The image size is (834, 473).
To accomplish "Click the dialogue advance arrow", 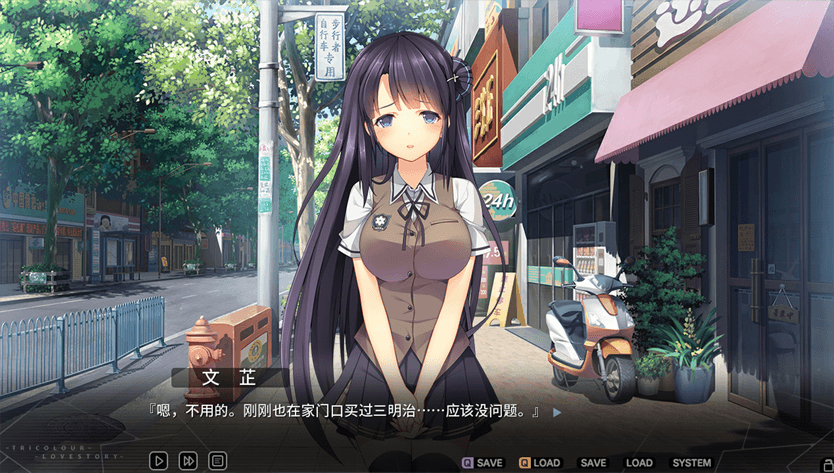I will pos(557,411).
